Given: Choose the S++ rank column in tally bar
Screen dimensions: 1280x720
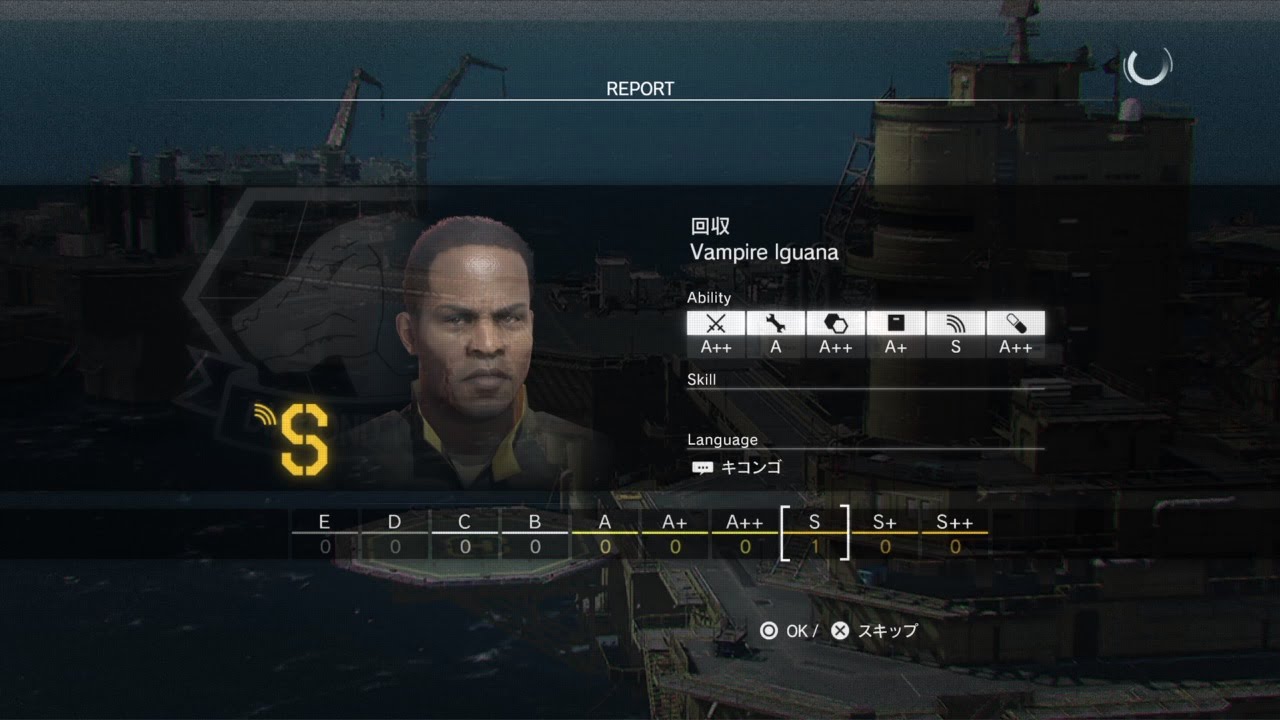Looking at the screenshot, I should [955, 534].
